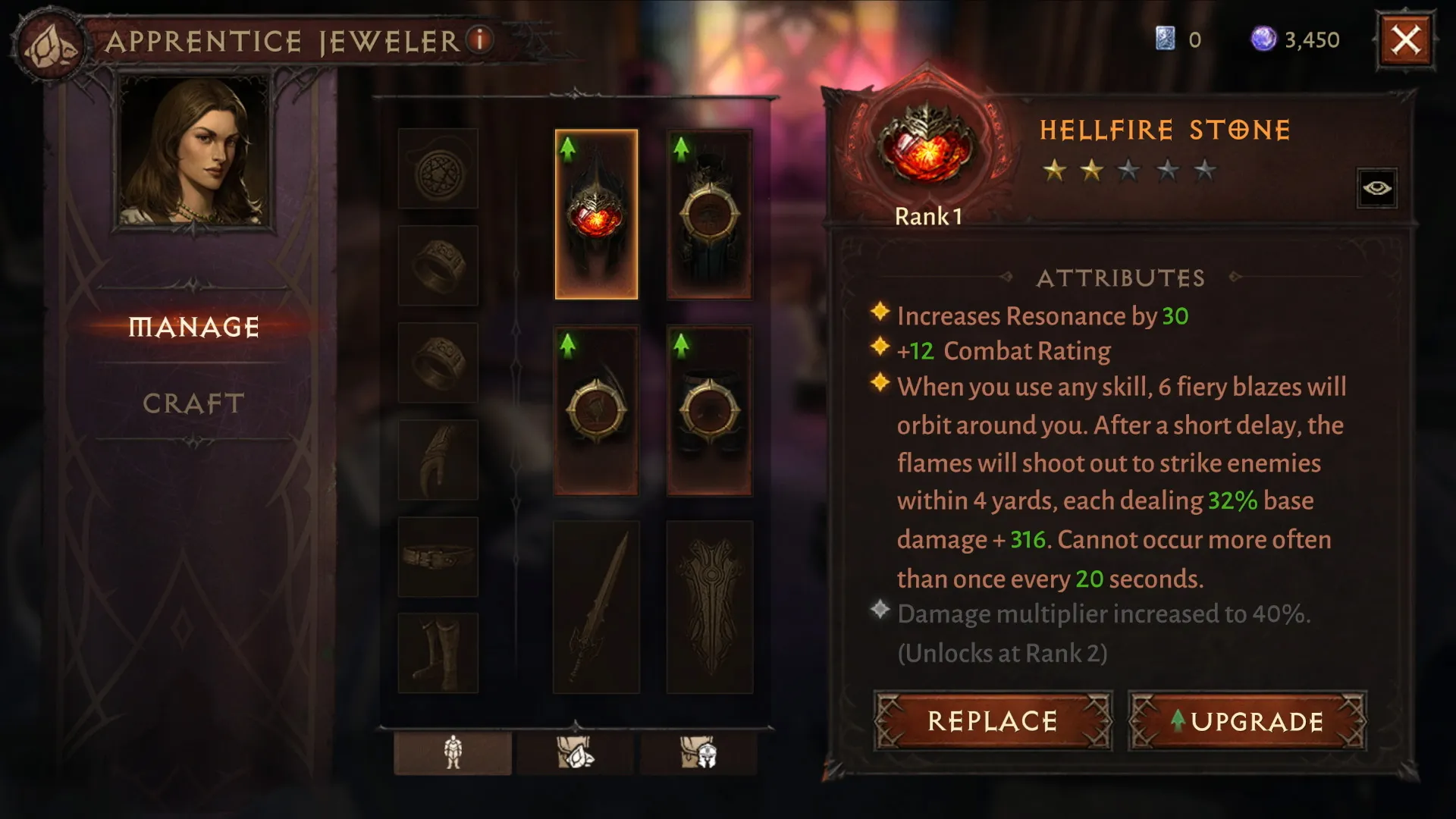Select the boots equipment slot
This screenshot has width=1456, height=819.
pyautogui.click(x=438, y=653)
